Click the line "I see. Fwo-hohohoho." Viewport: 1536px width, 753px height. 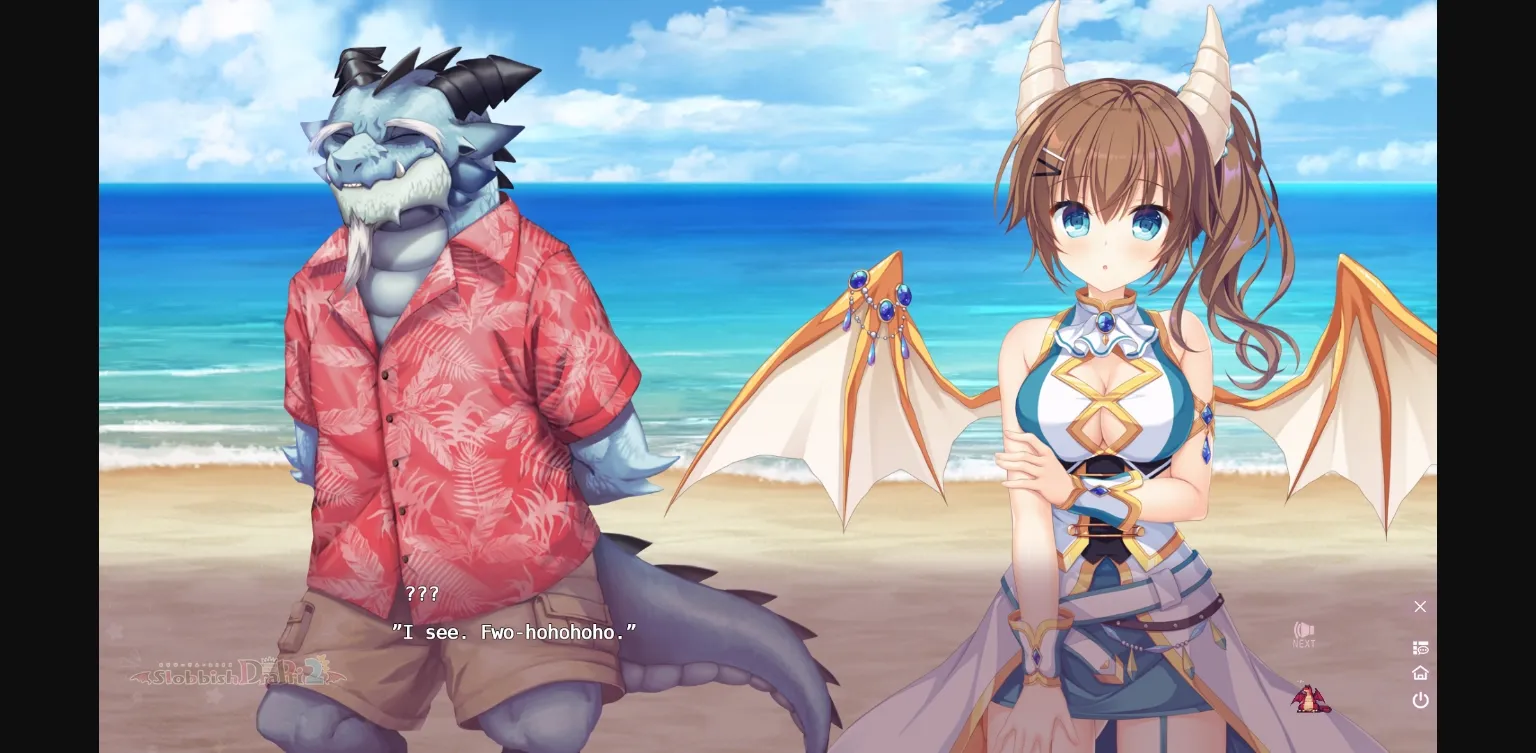point(513,632)
